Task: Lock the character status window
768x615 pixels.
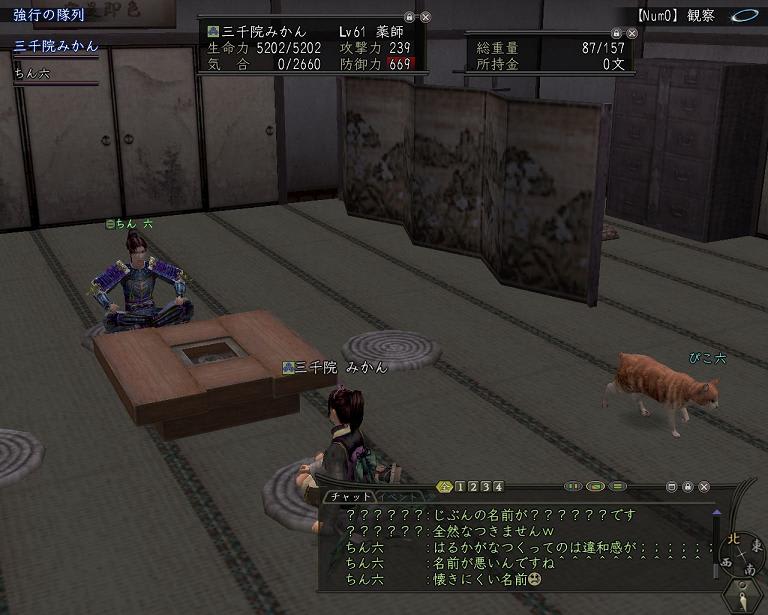Action: 409,17
